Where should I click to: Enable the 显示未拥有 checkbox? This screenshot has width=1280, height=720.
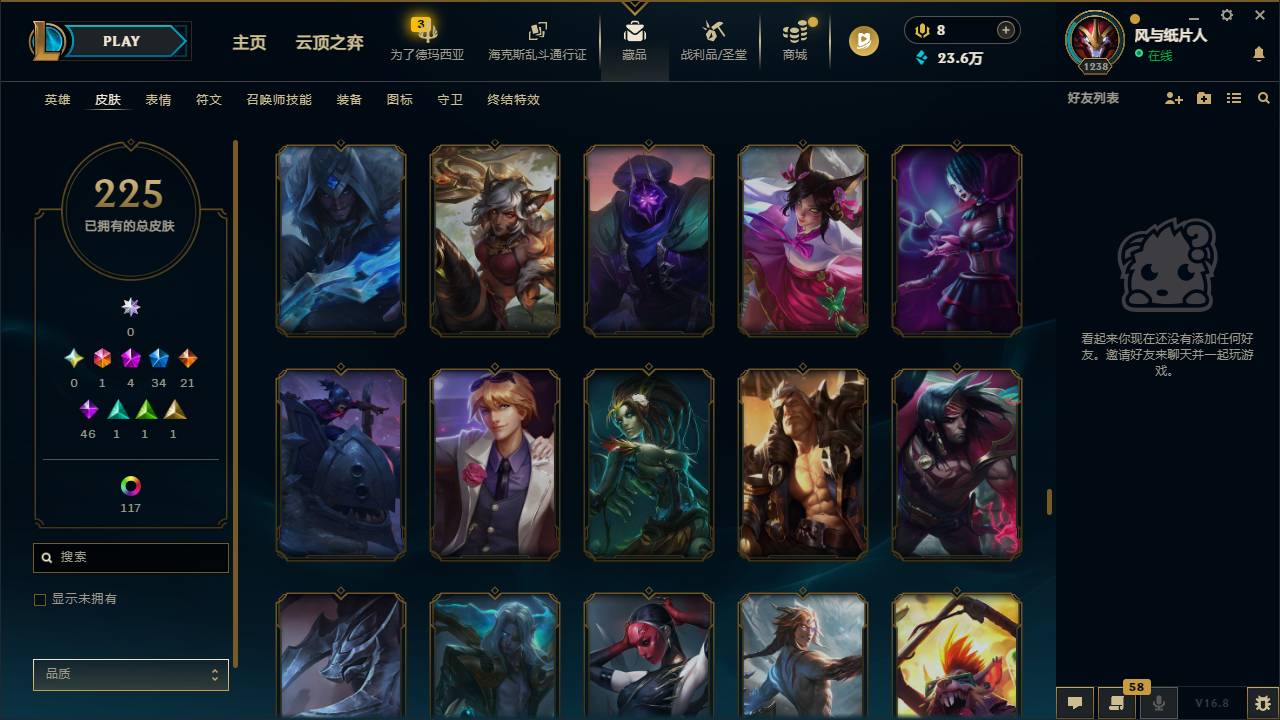click(40, 599)
